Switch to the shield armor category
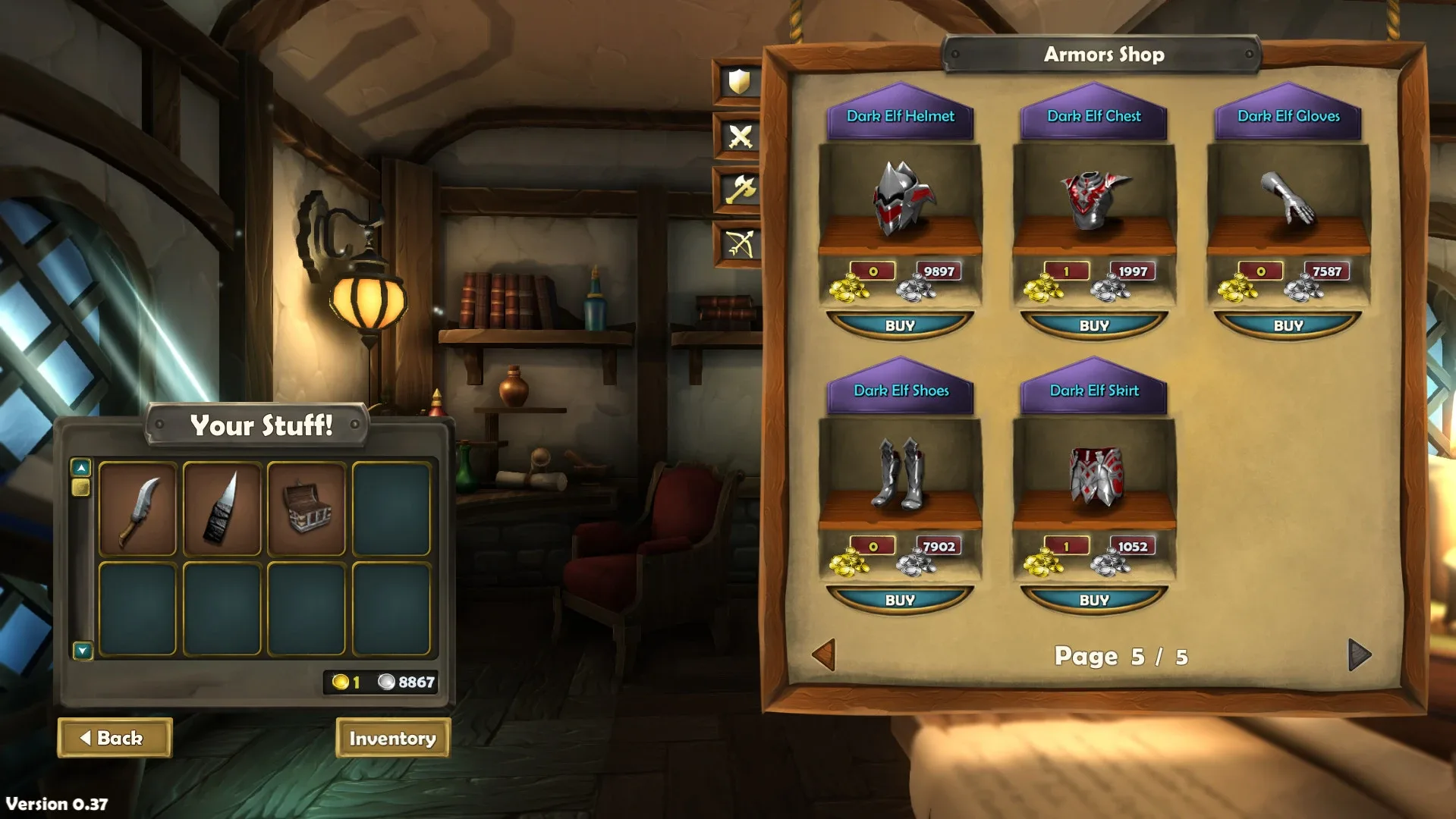Viewport: 1456px width, 819px height. pos(739,82)
